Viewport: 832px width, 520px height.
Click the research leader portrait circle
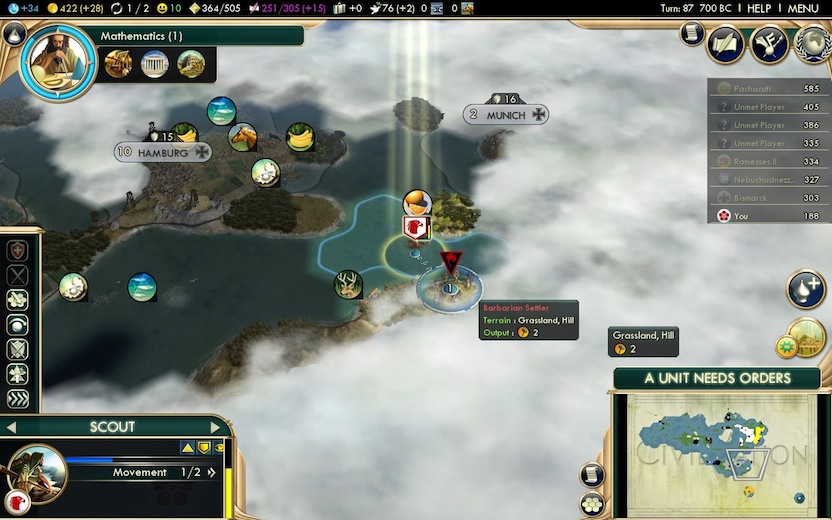[x=56, y=58]
